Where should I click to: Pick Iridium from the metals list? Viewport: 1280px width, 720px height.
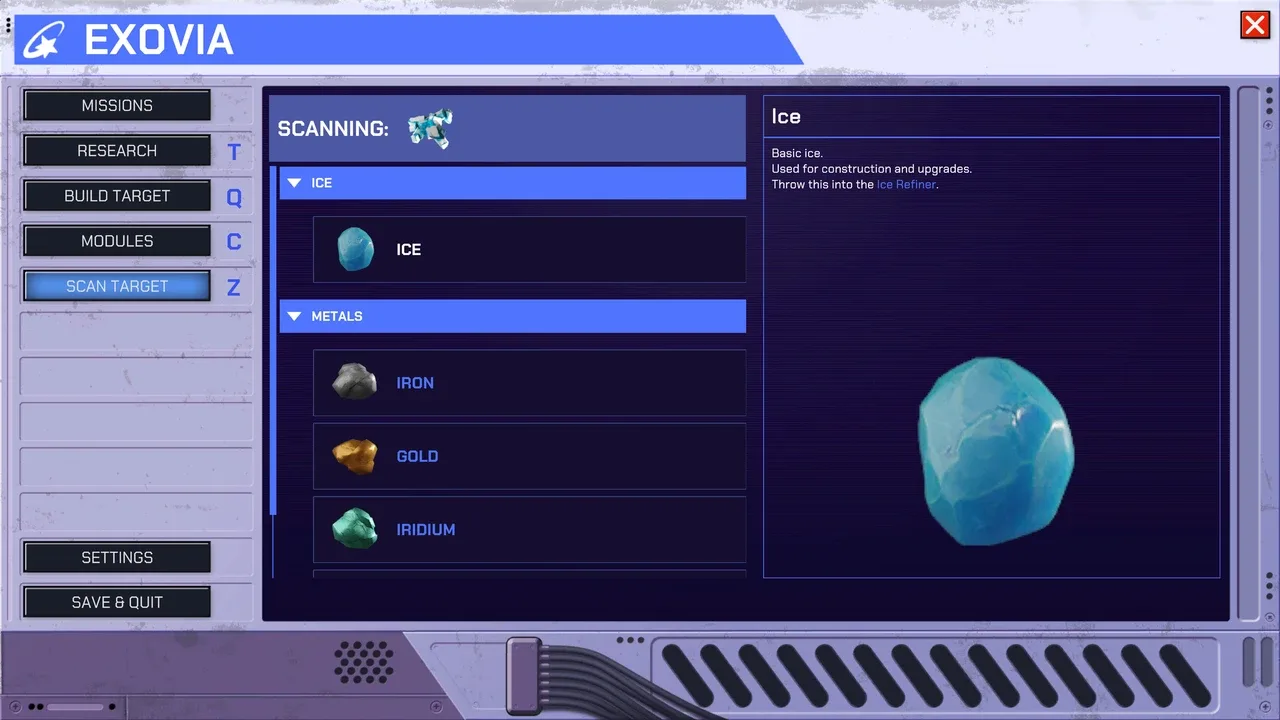[529, 529]
